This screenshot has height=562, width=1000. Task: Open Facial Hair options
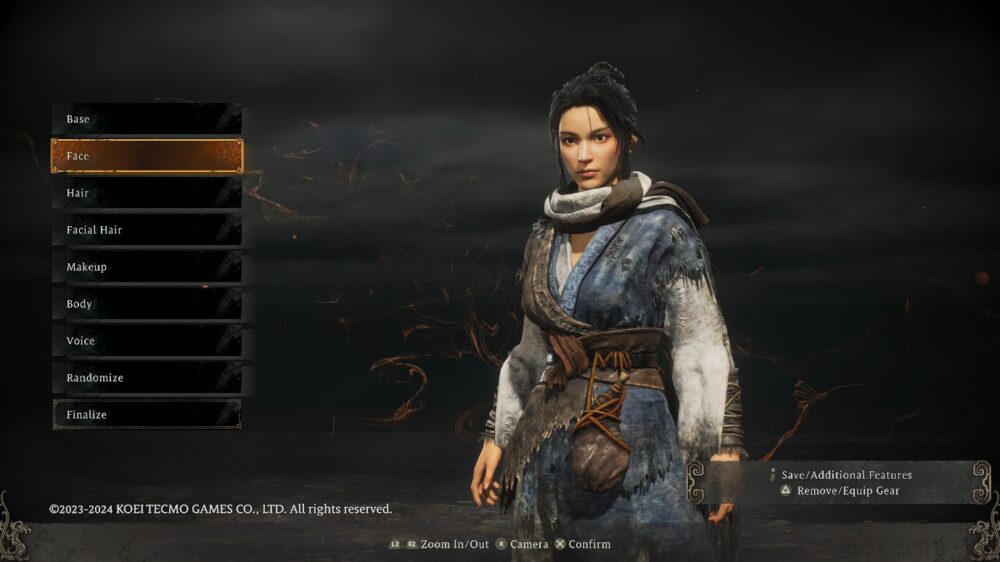(146, 230)
